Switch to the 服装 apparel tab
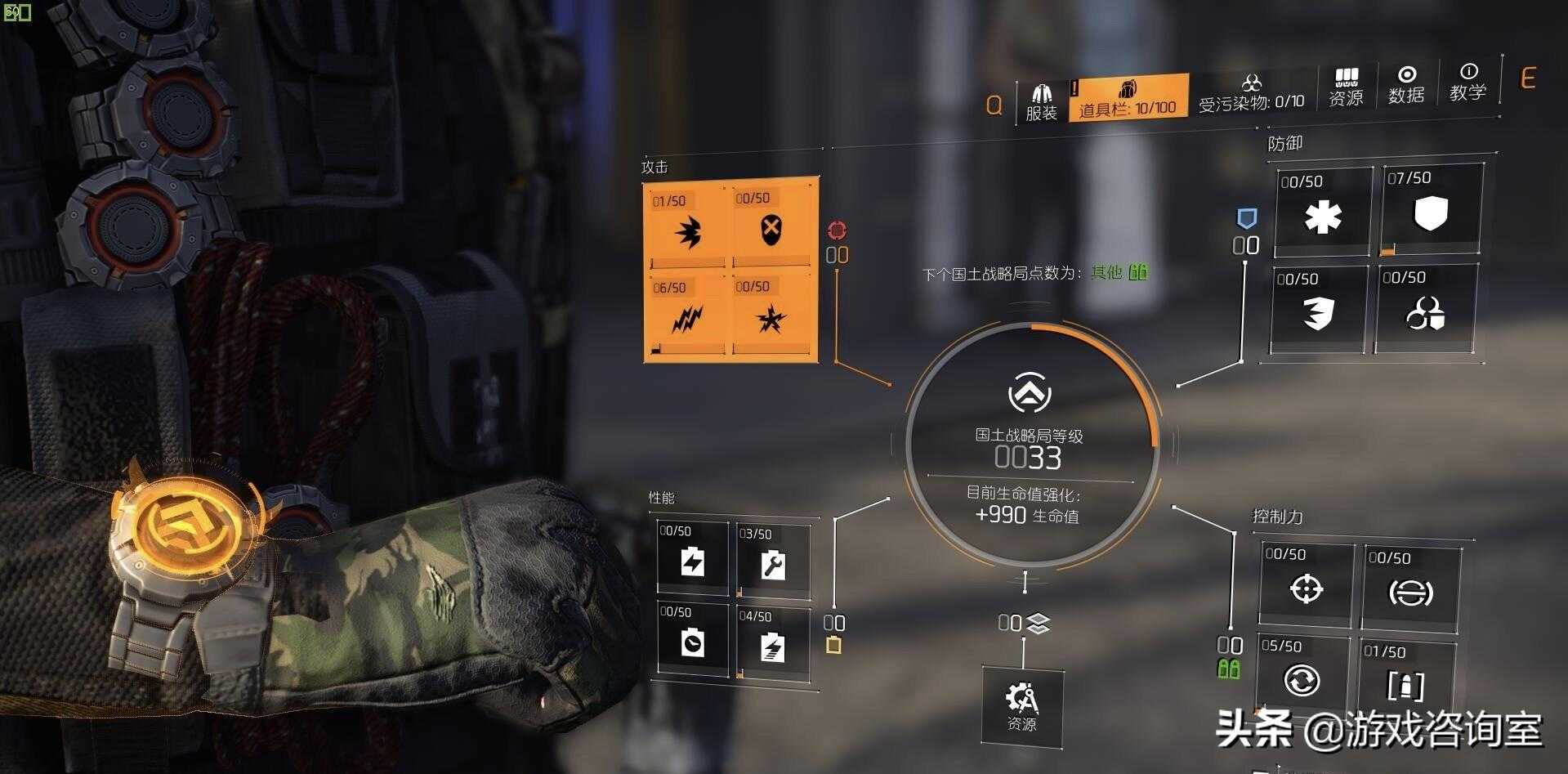This screenshot has height=774, width=1568. (x=1041, y=102)
